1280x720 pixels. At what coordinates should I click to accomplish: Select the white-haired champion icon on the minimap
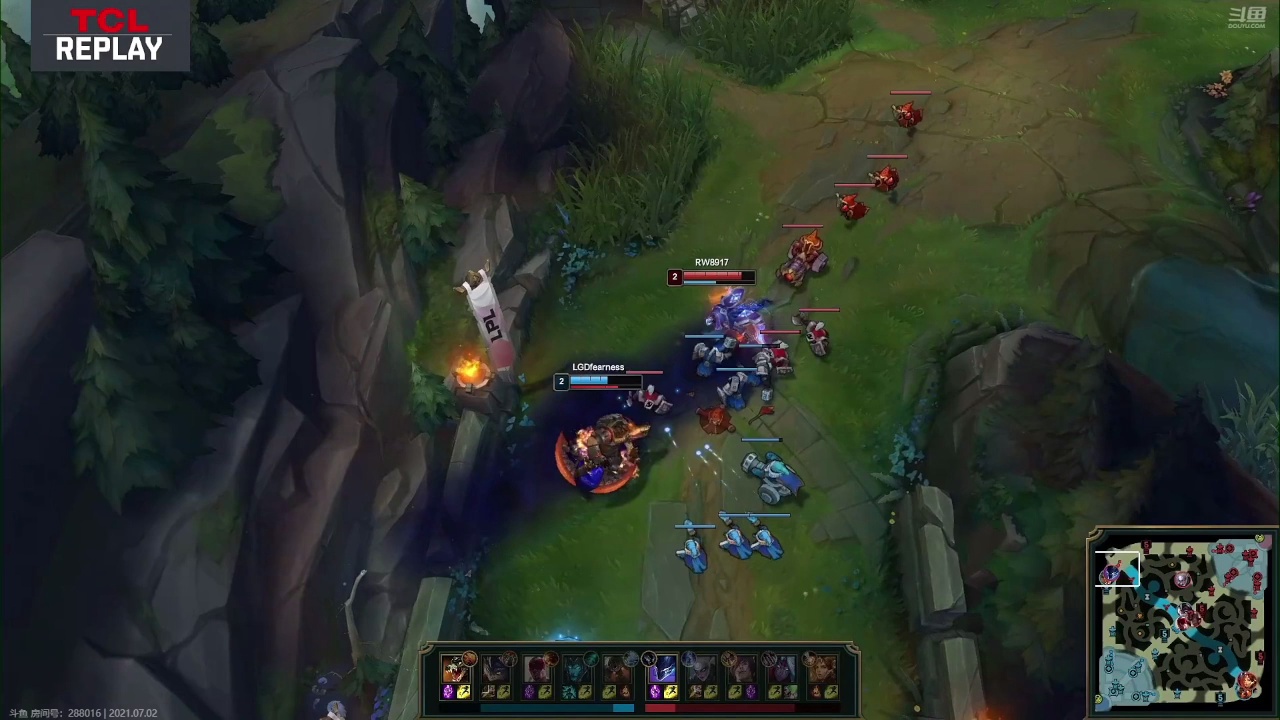click(1182, 580)
